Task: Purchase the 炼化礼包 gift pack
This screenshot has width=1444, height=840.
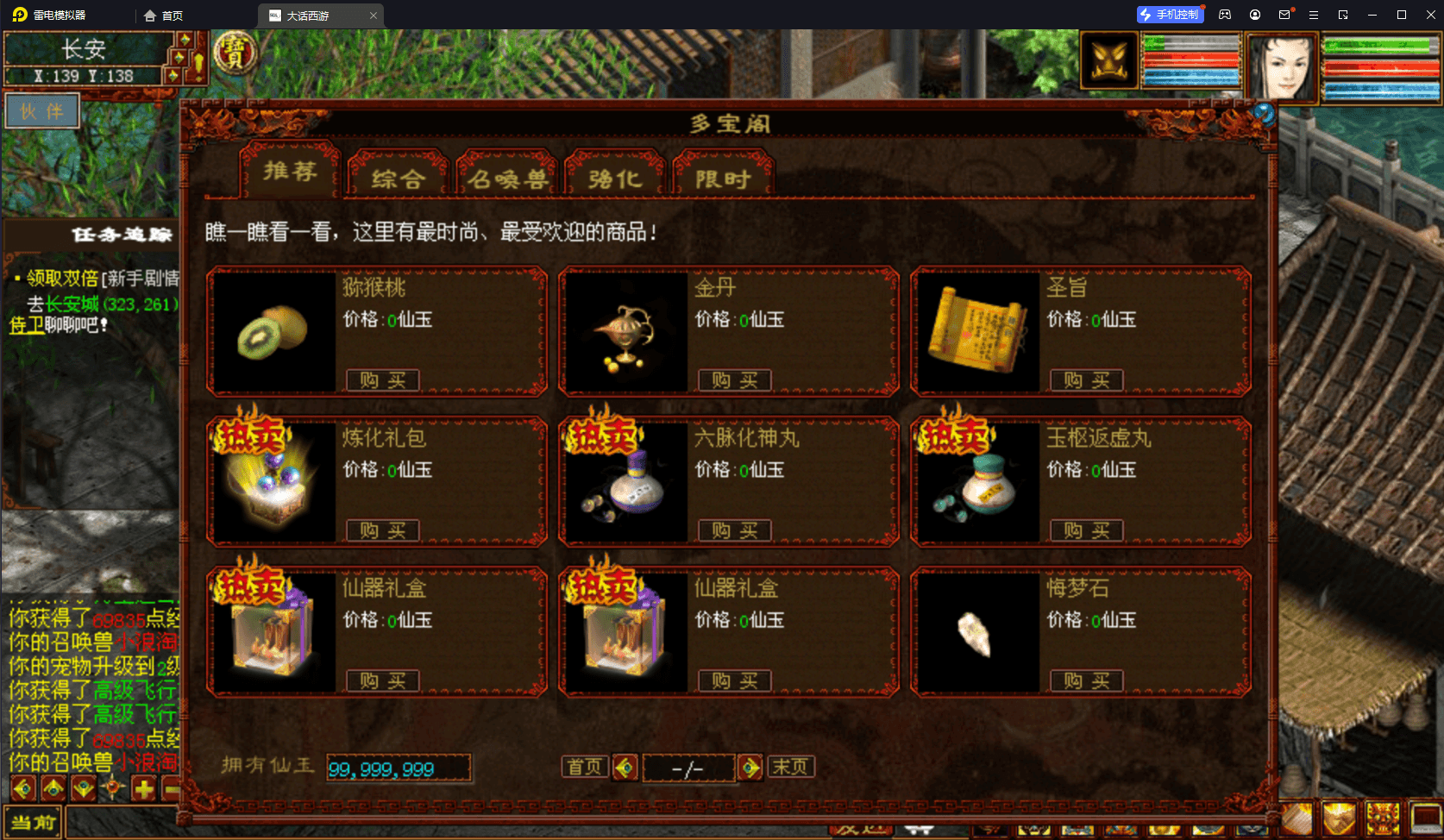Action: pos(382,530)
